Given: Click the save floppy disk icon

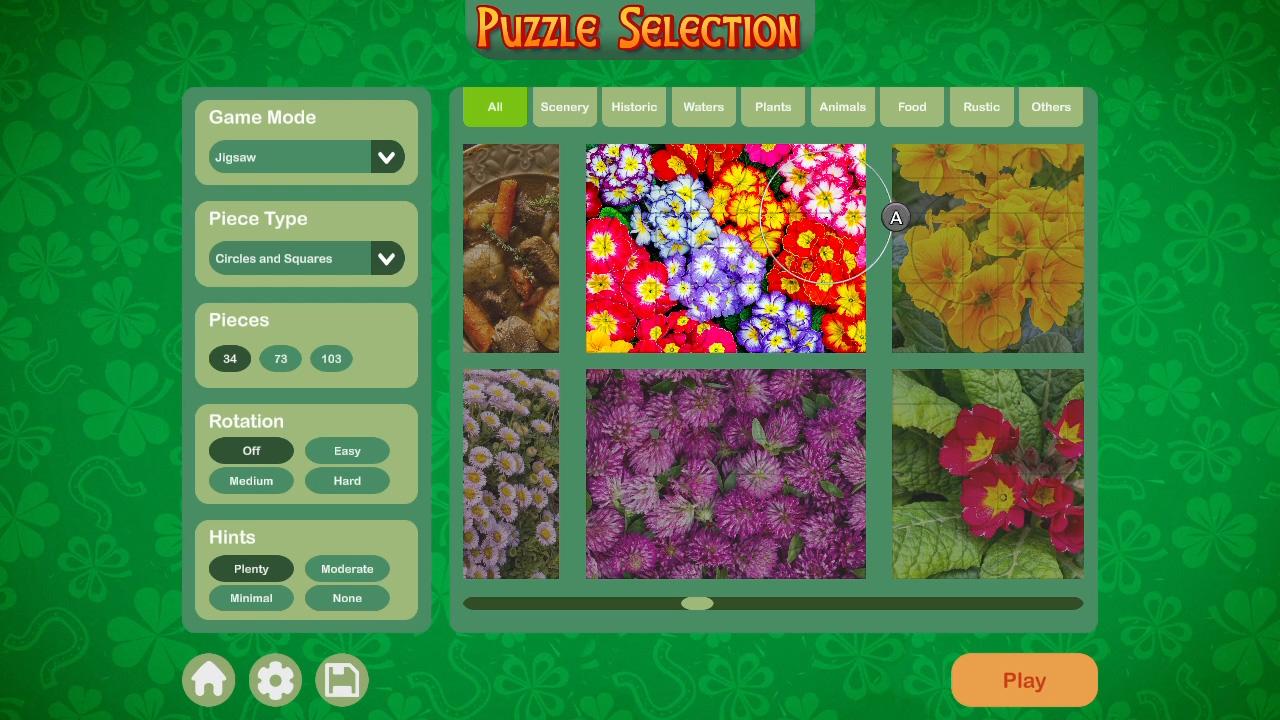Looking at the screenshot, I should (341, 679).
